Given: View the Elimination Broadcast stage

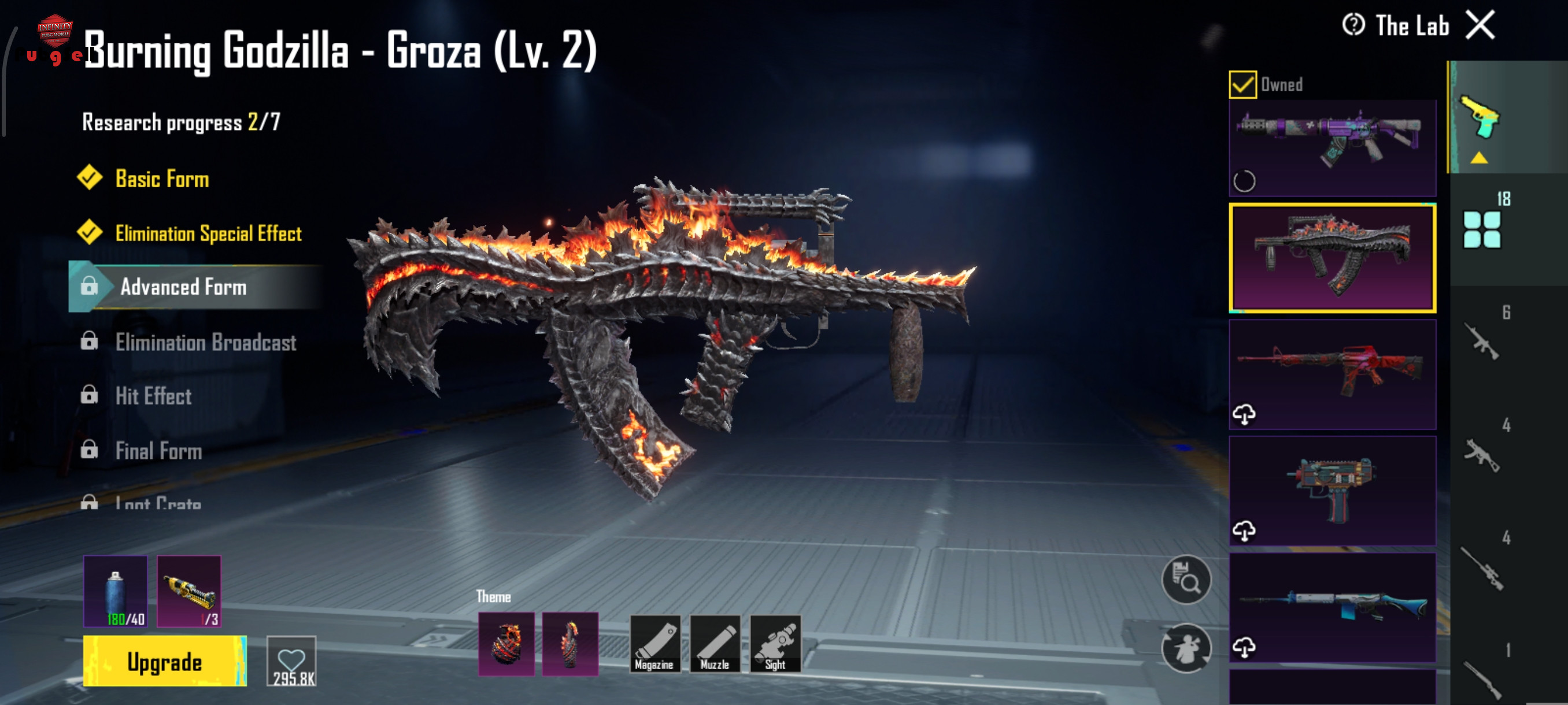Looking at the screenshot, I should point(206,343).
